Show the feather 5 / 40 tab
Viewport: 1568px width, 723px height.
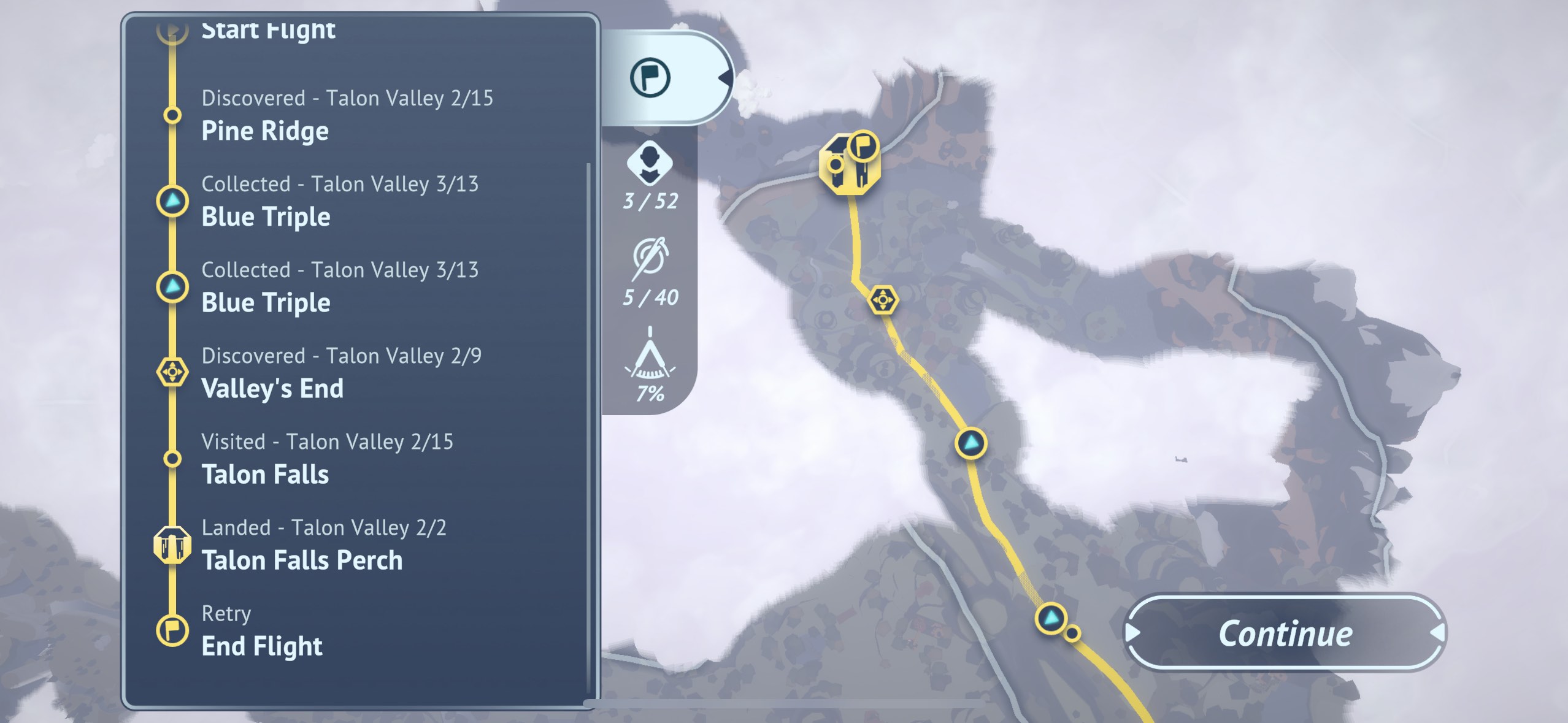(650, 272)
